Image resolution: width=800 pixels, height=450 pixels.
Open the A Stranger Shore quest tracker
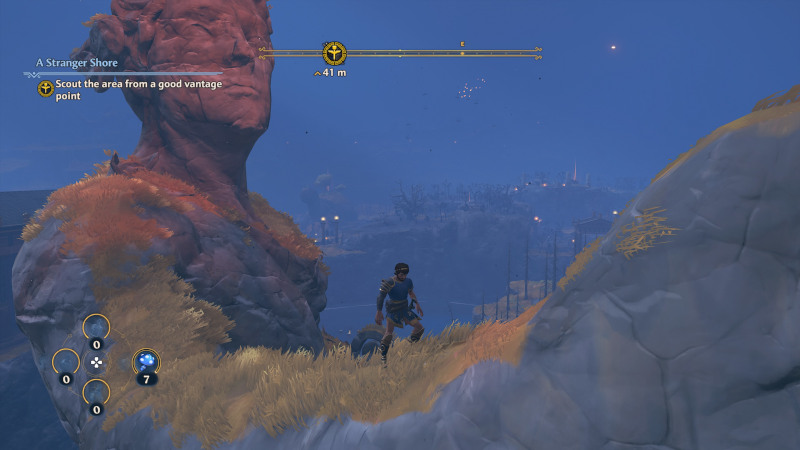click(x=77, y=63)
